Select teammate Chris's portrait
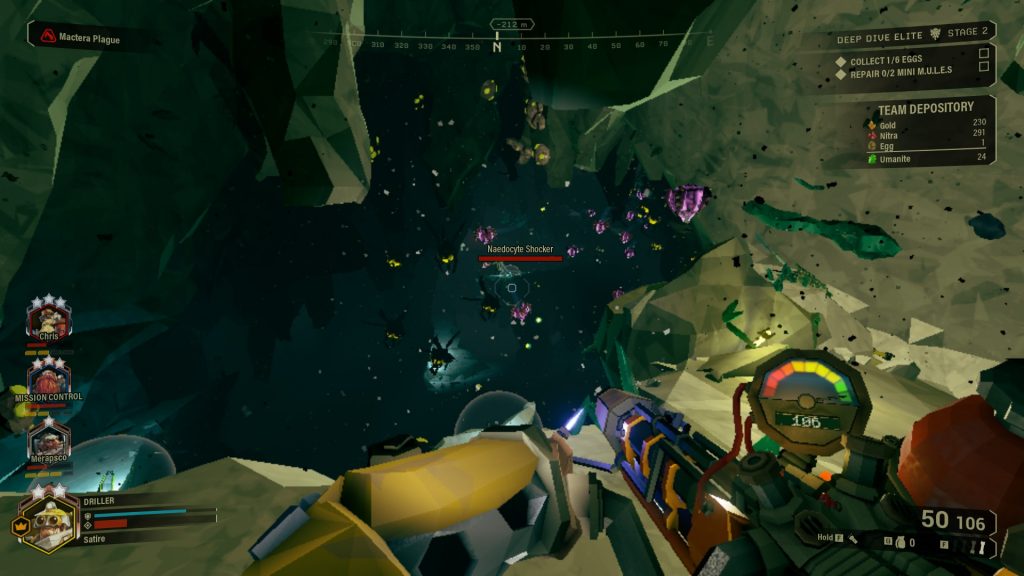Viewport: 1024px width, 576px height. click(x=48, y=321)
